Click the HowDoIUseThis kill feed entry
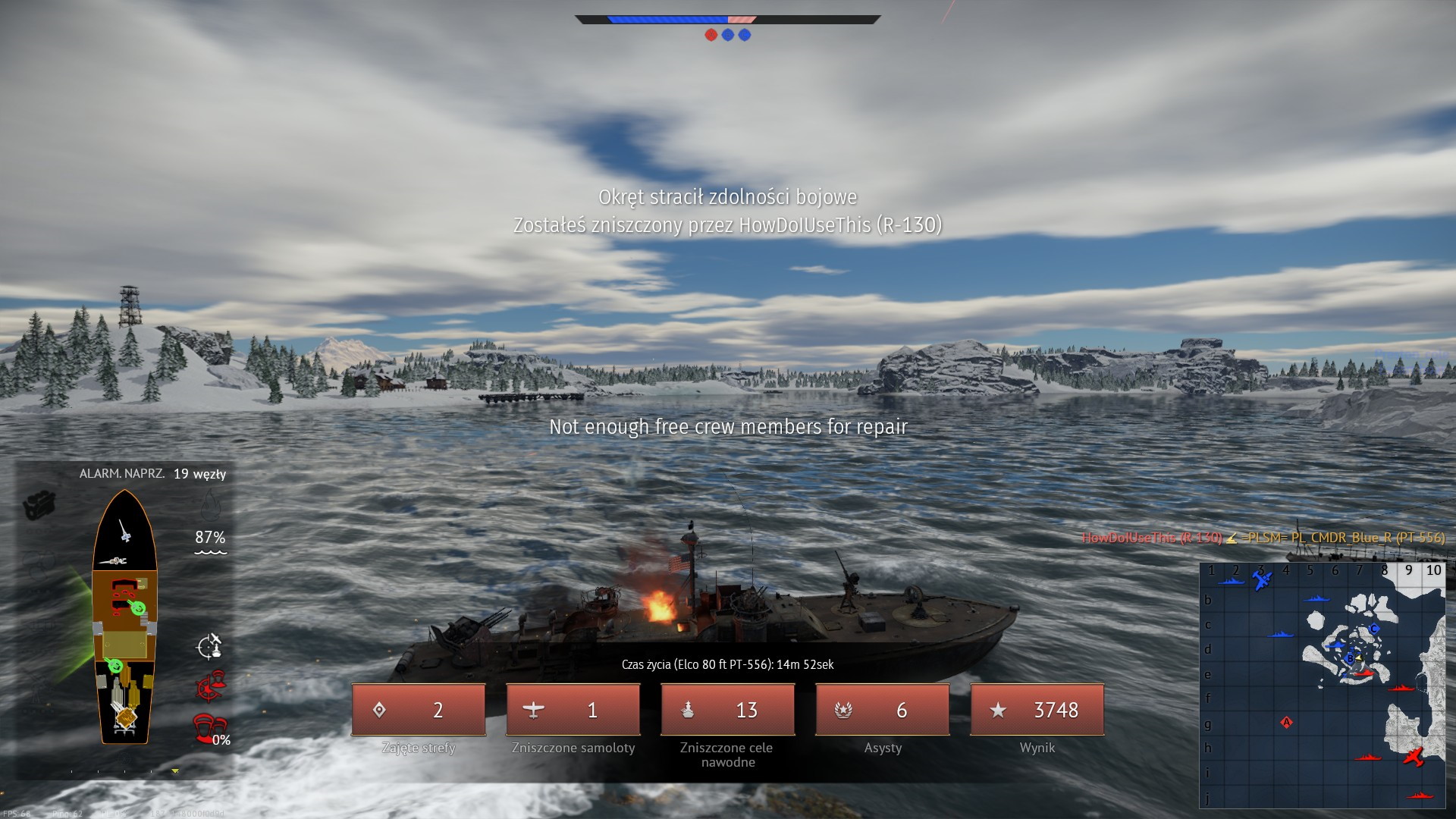 coord(1263,538)
